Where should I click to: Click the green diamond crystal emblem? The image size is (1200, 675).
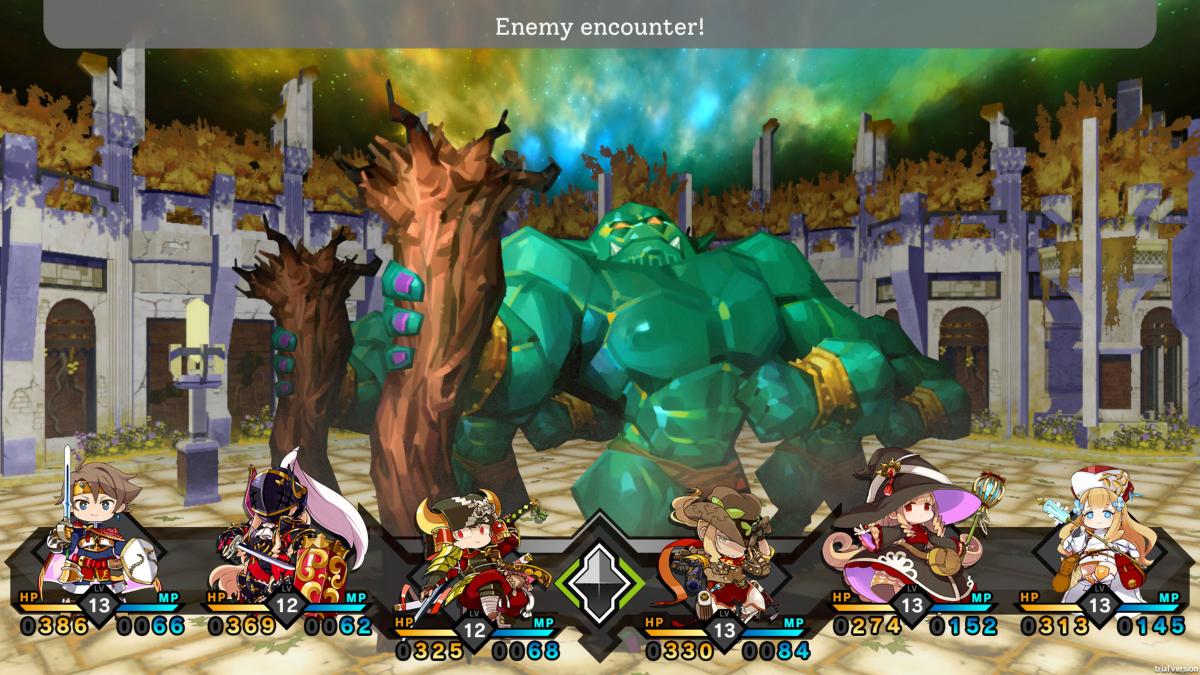[600, 580]
